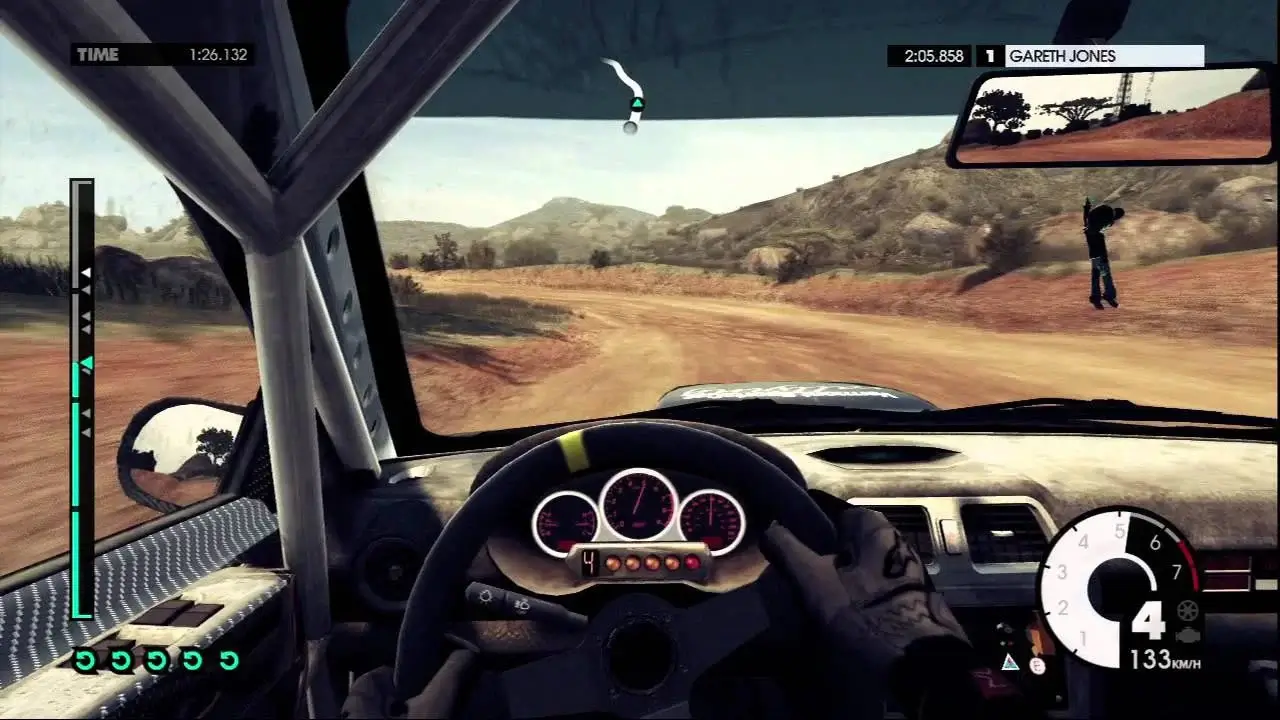
Task: Select the tire damage icon beside the tachometer
Action: tap(1186, 612)
